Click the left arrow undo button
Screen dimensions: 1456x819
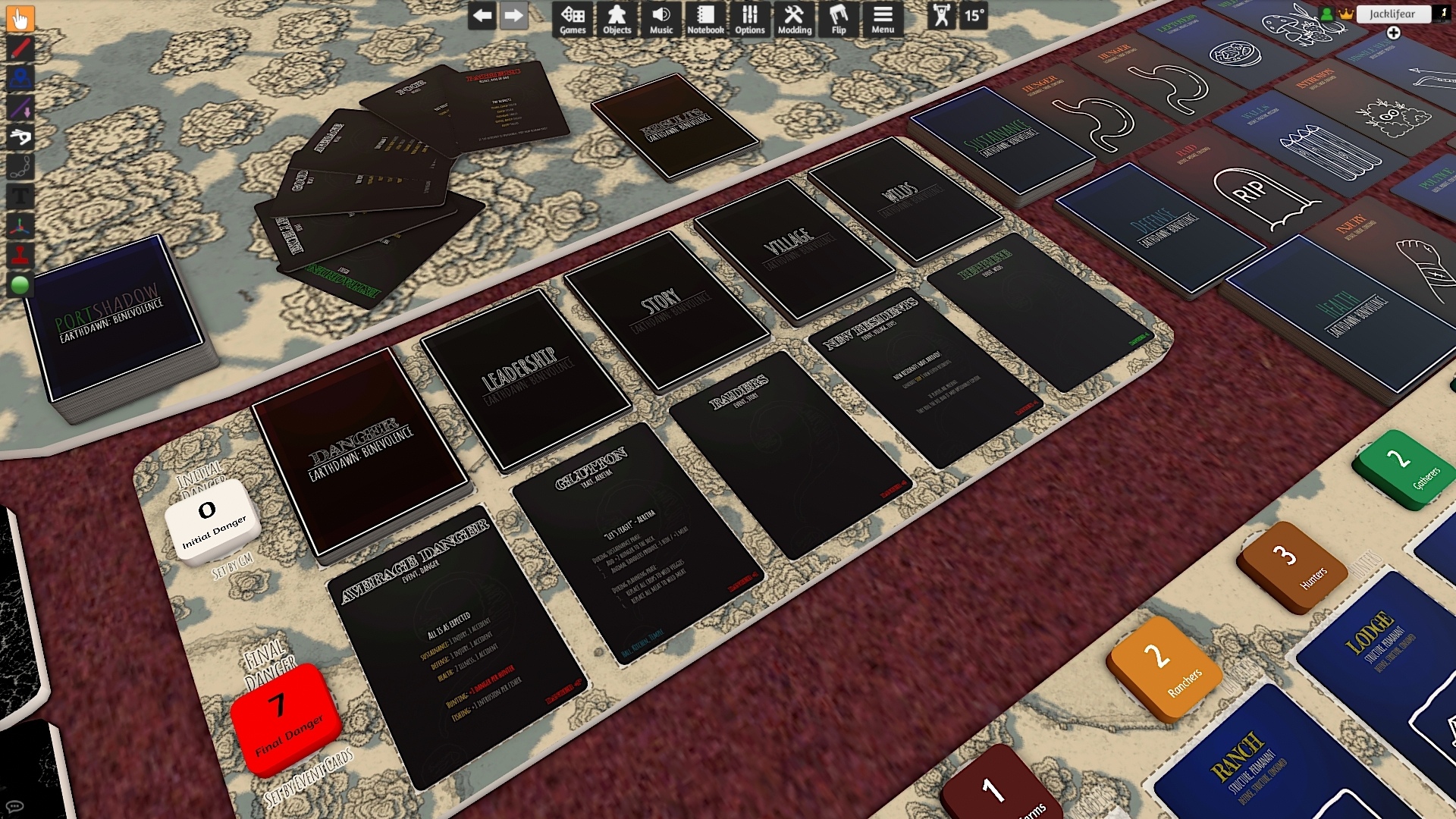point(482,15)
